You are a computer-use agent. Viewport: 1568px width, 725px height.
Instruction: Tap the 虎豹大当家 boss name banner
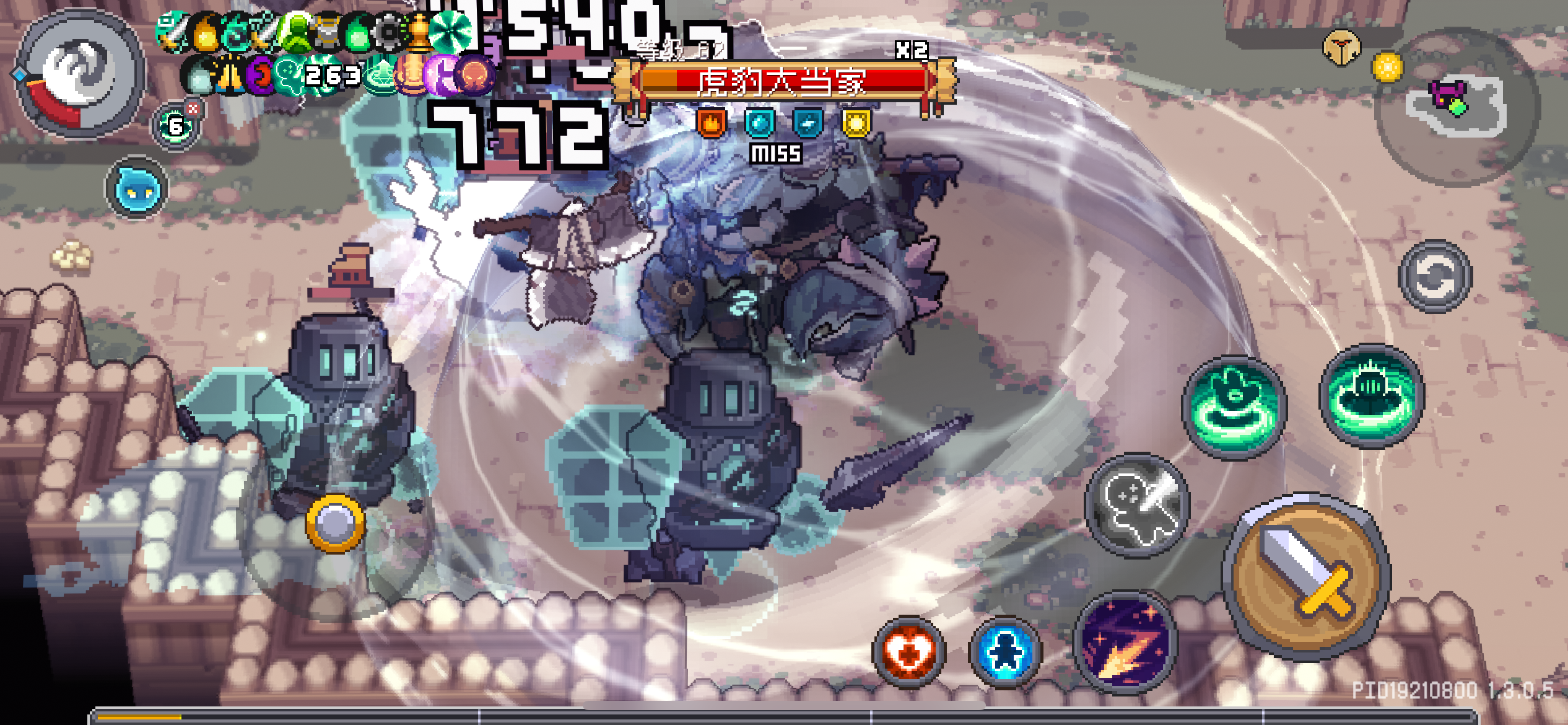coord(782,82)
